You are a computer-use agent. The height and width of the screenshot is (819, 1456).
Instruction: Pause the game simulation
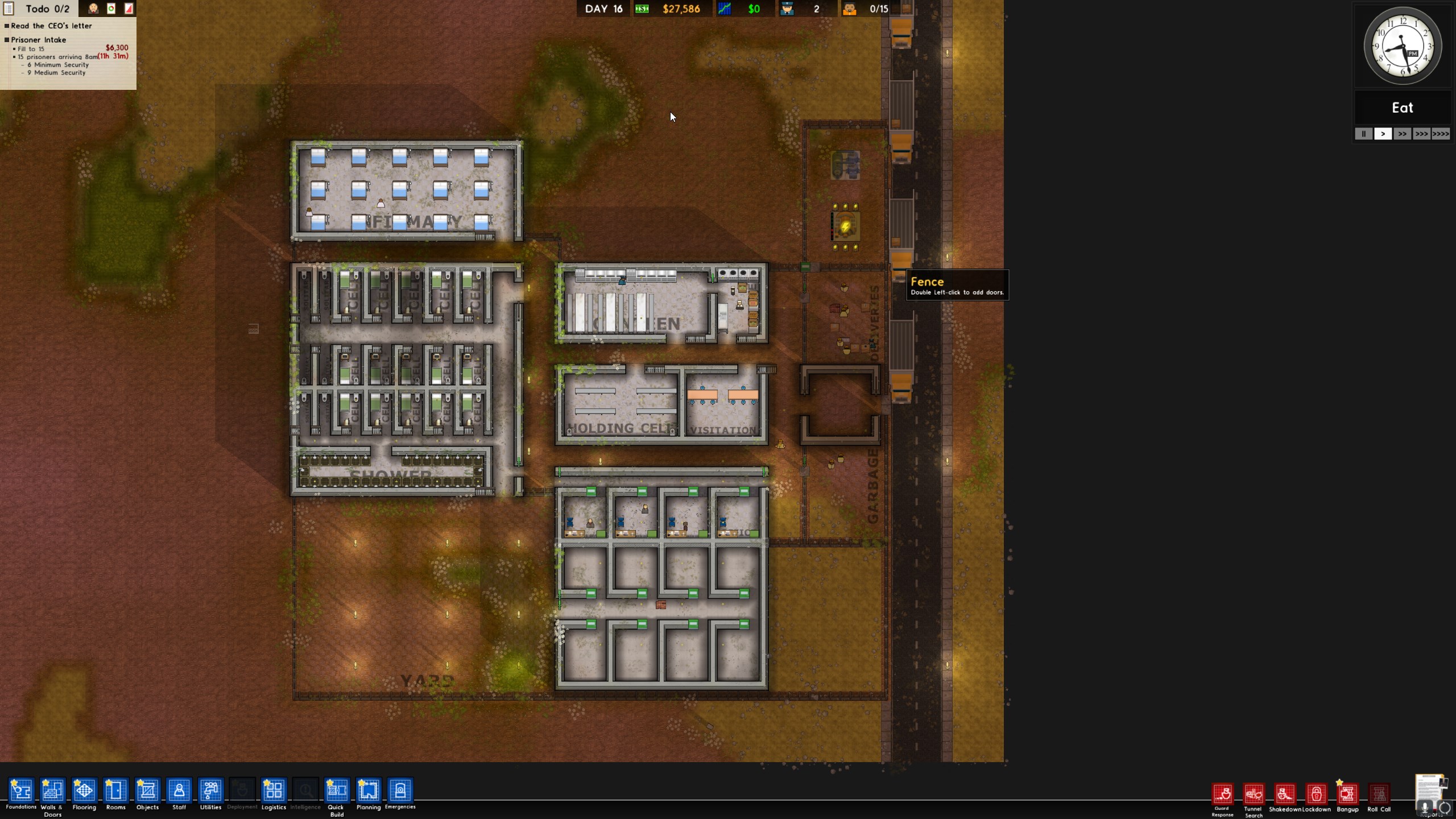click(1363, 134)
